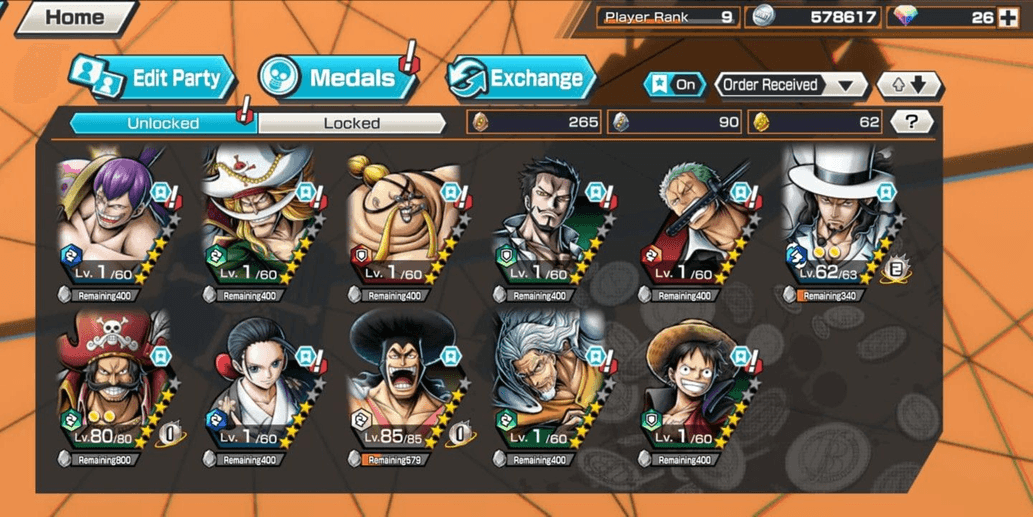The width and height of the screenshot is (1033, 517).
Task: Reverse sort order with arrows button
Action: (908, 85)
